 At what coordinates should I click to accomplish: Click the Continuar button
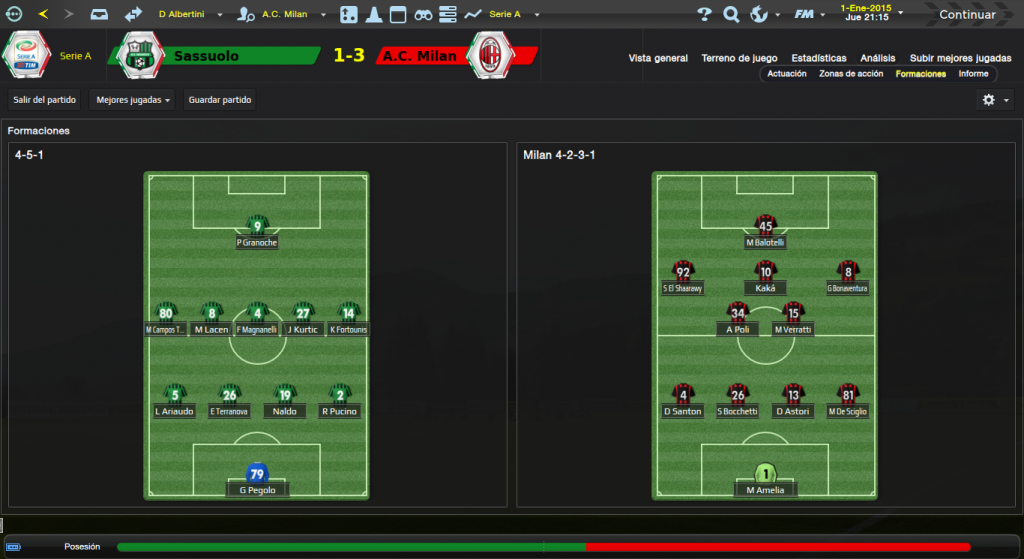pyautogui.click(x=966, y=14)
